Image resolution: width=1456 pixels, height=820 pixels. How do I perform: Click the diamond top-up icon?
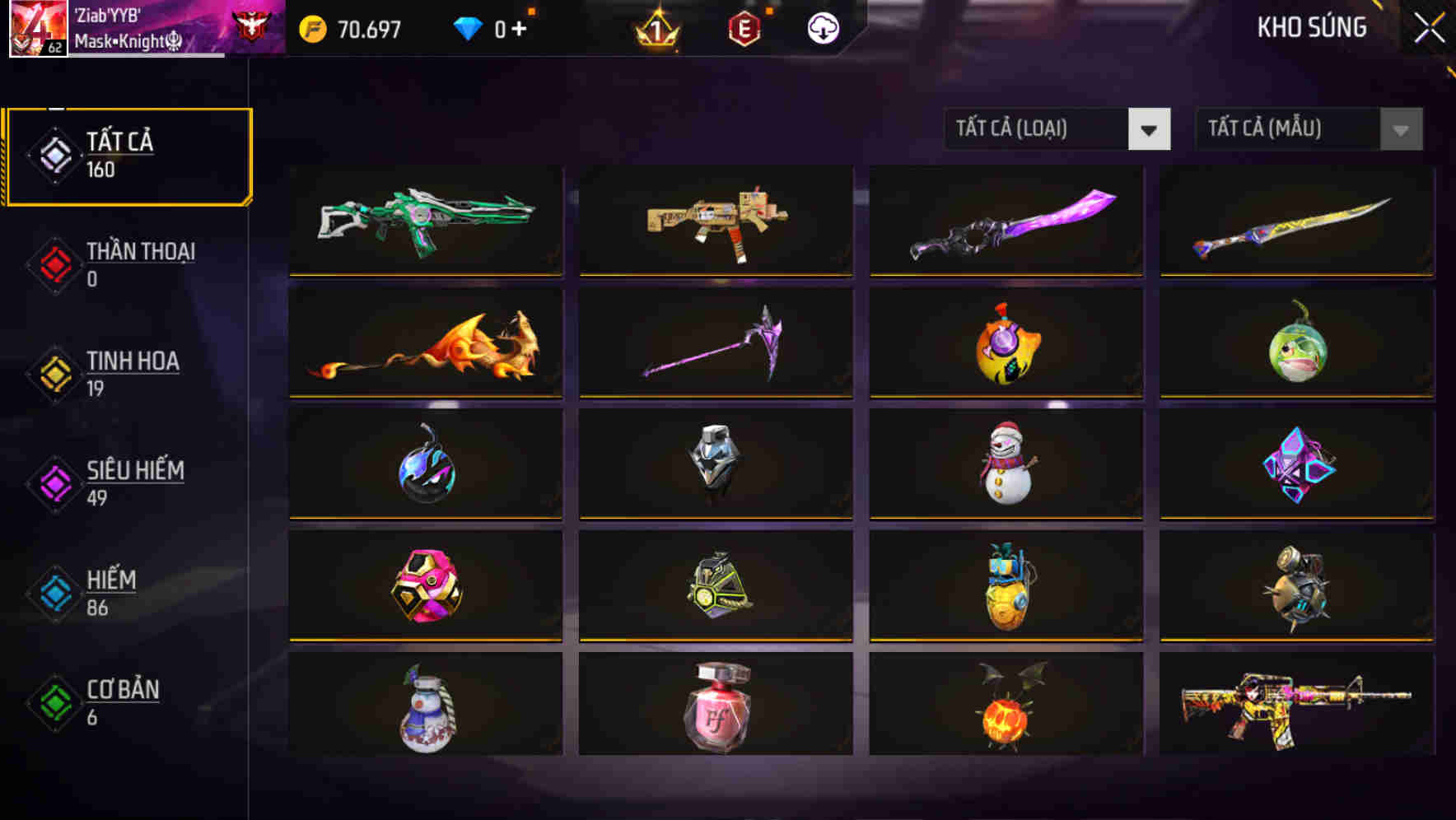tap(469, 26)
